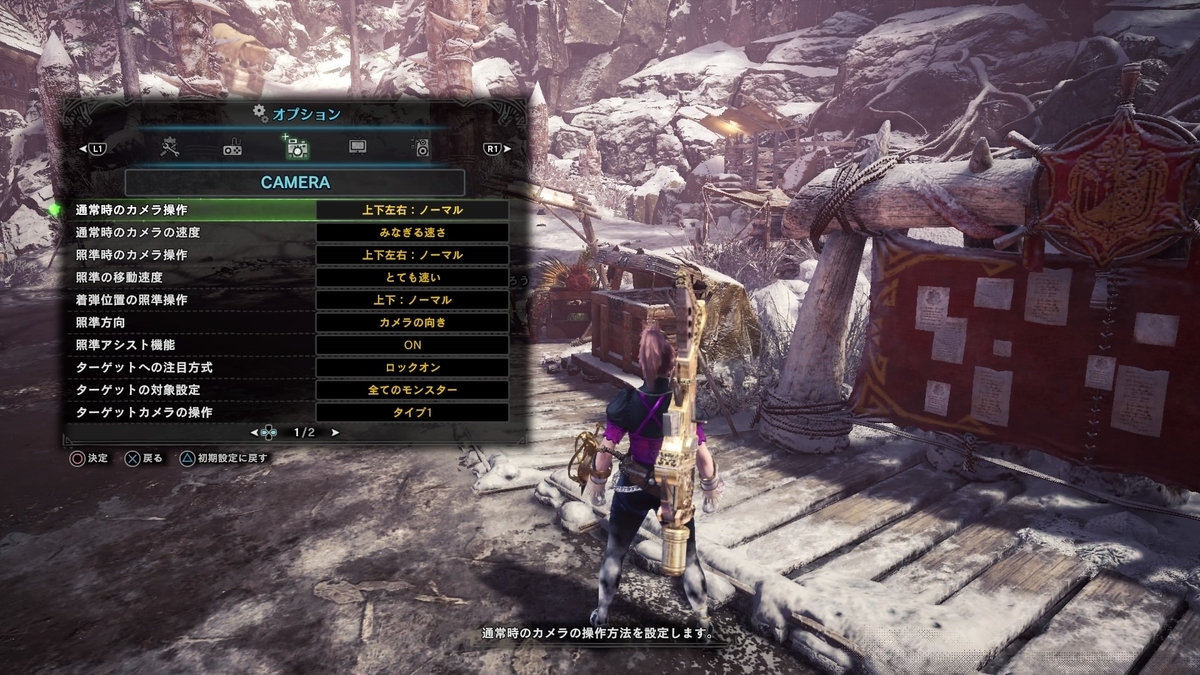The width and height of the screenshot is (1200, 675).
Task: Open the speaker audio settings tab
Action: point(422,148)
